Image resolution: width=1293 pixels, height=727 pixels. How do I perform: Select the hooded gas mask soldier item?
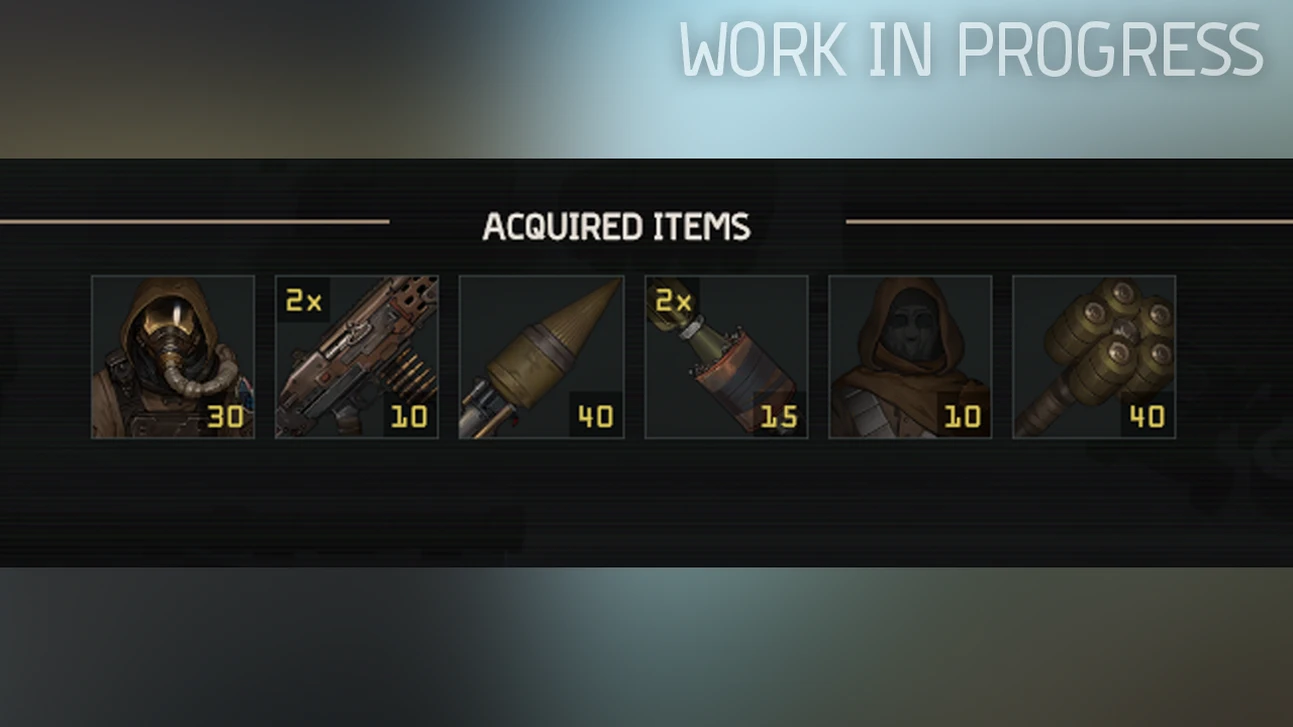[173, 357]
